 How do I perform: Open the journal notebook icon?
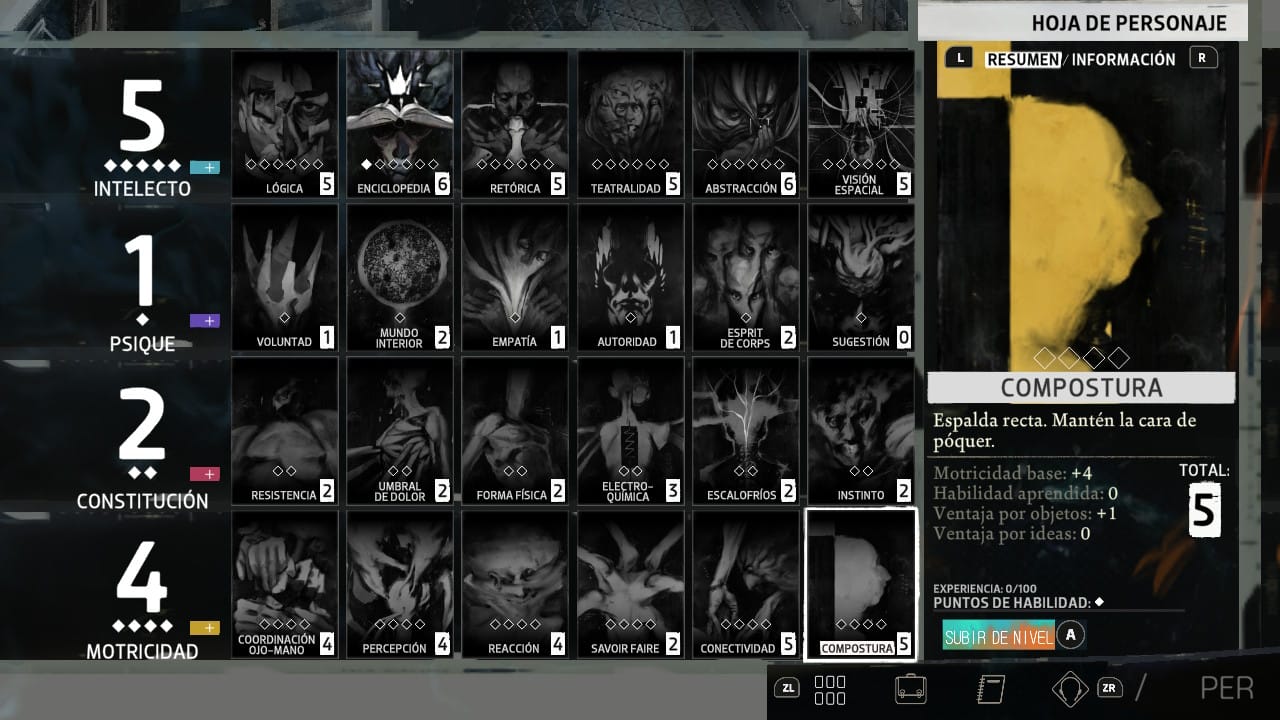coord(990,688)
